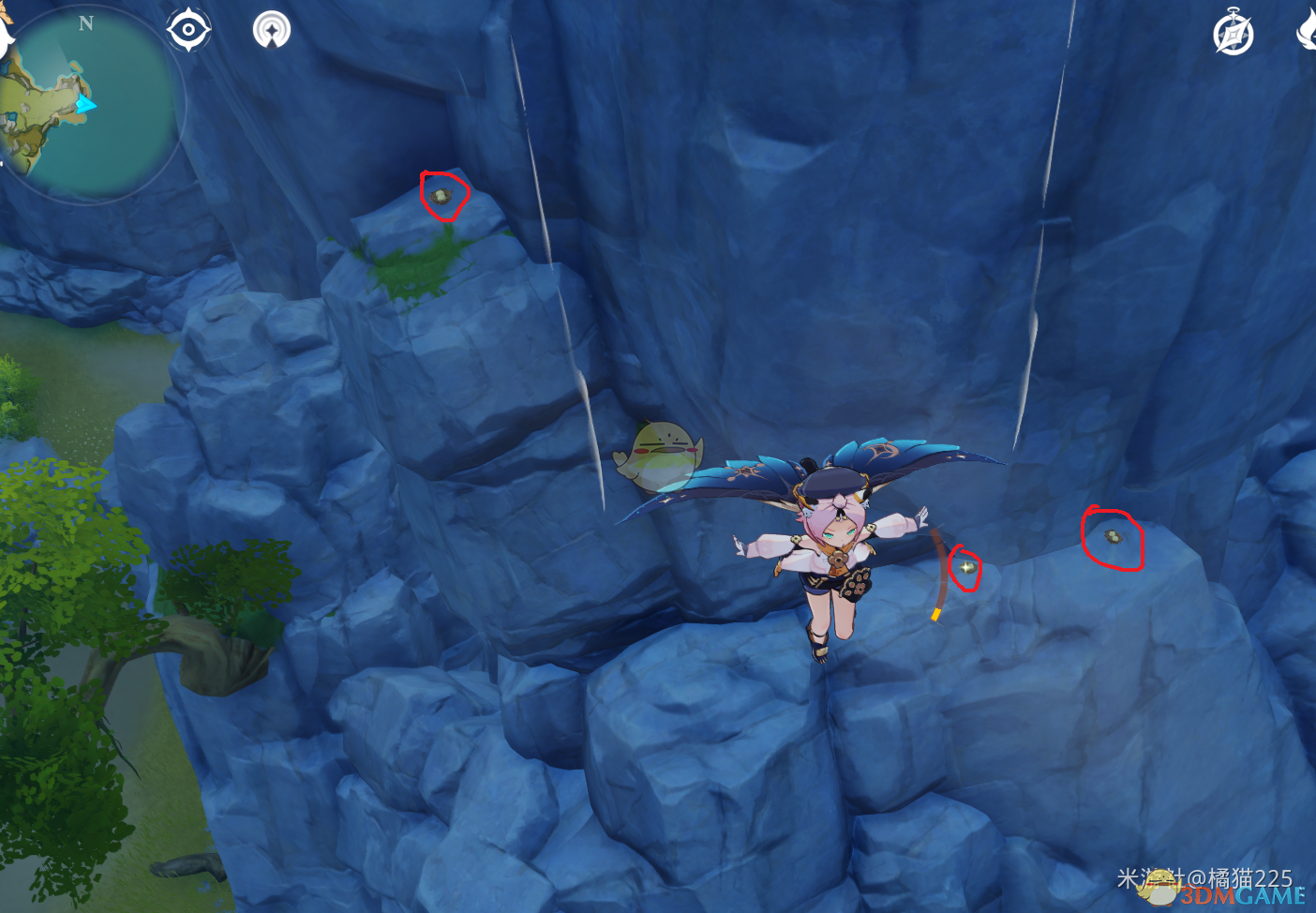Activate the Elemental Sight eye icon
This screenshot has width=1316, height=913.
(x=188, y=30)
